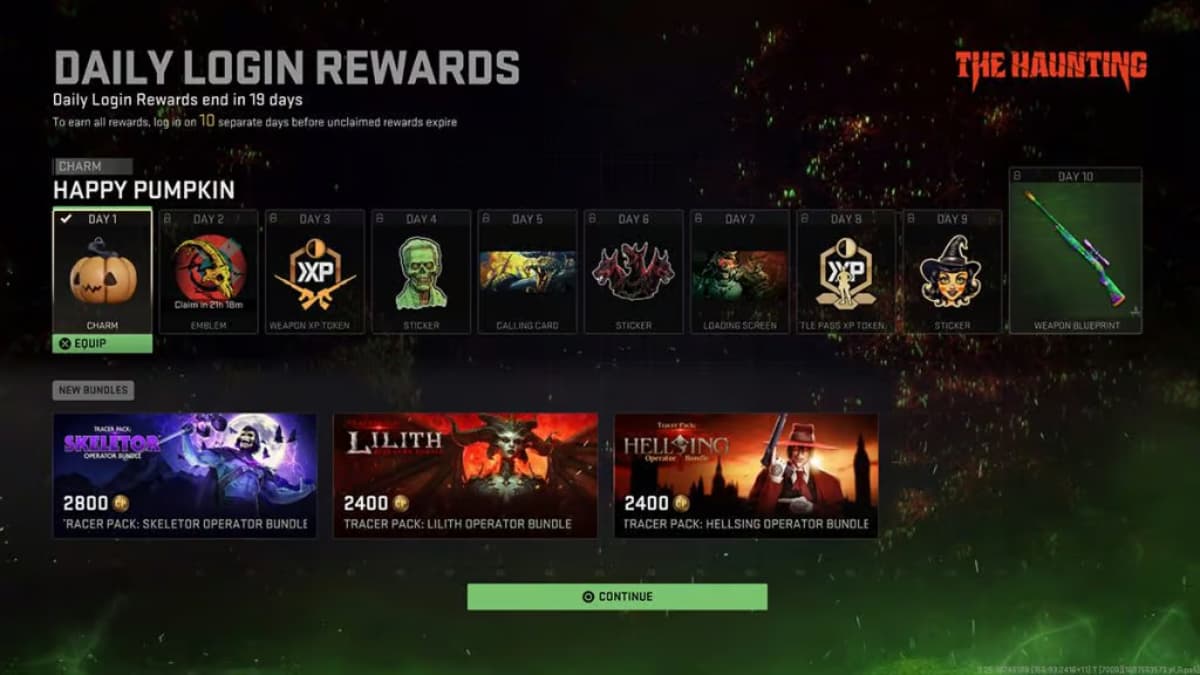The height and width of the screenshot is (675, 1200).
Task: Open the Hellsing Operator Bundle
Action: coord(746,476)
